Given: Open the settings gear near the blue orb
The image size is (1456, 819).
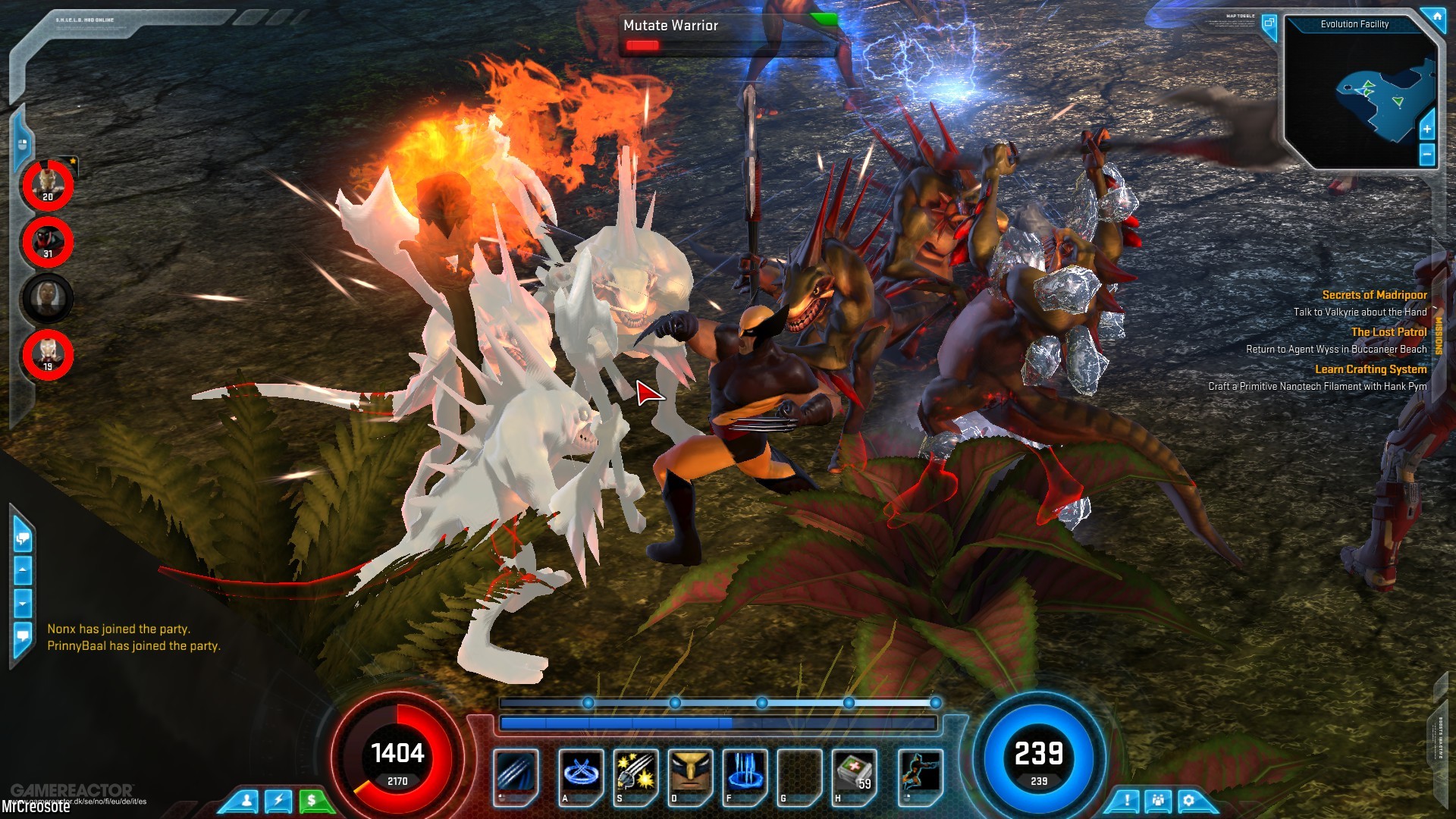Looking at the screenshot, I should pyautogui.click(x=1188, y=799).
